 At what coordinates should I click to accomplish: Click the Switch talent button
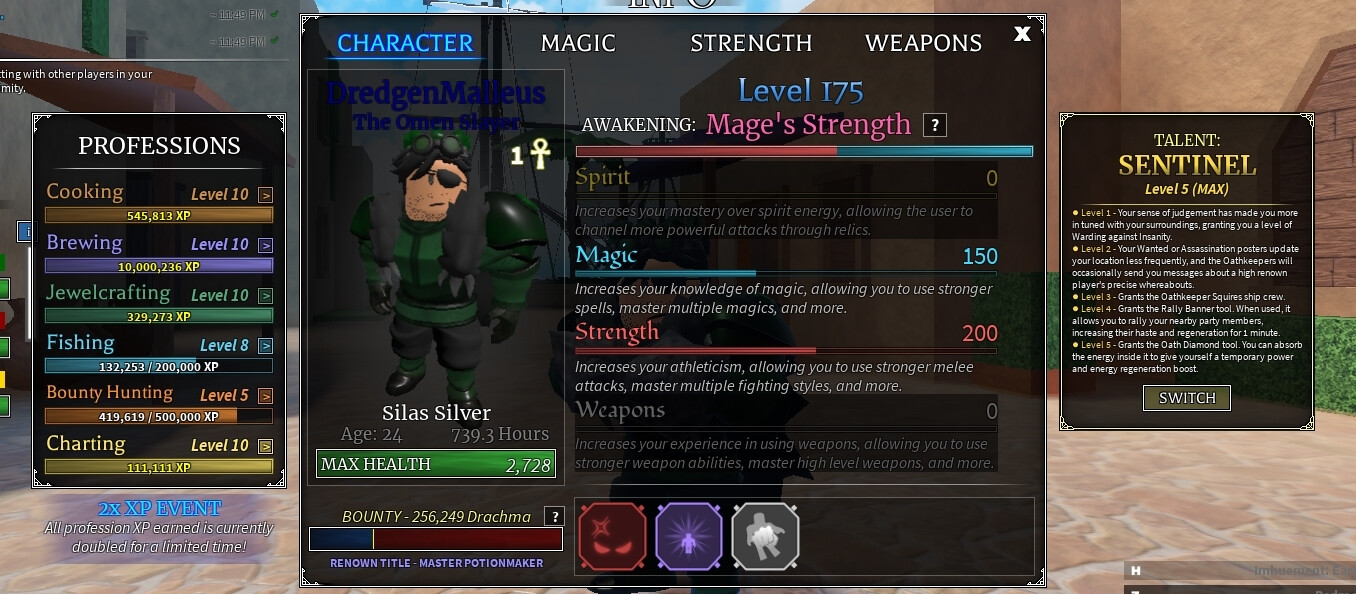(x=1187, y=398)
